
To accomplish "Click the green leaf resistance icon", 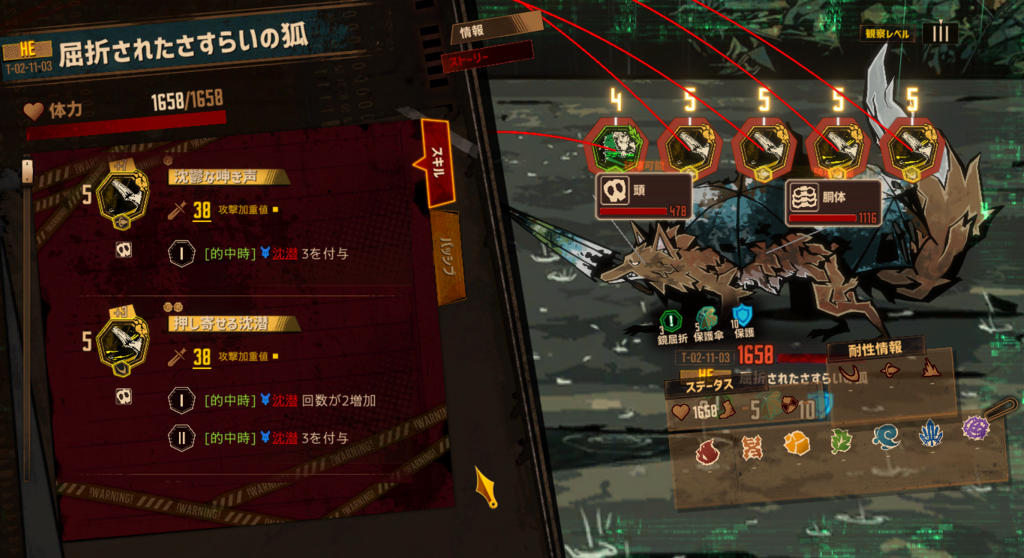I will coord(840,440).
